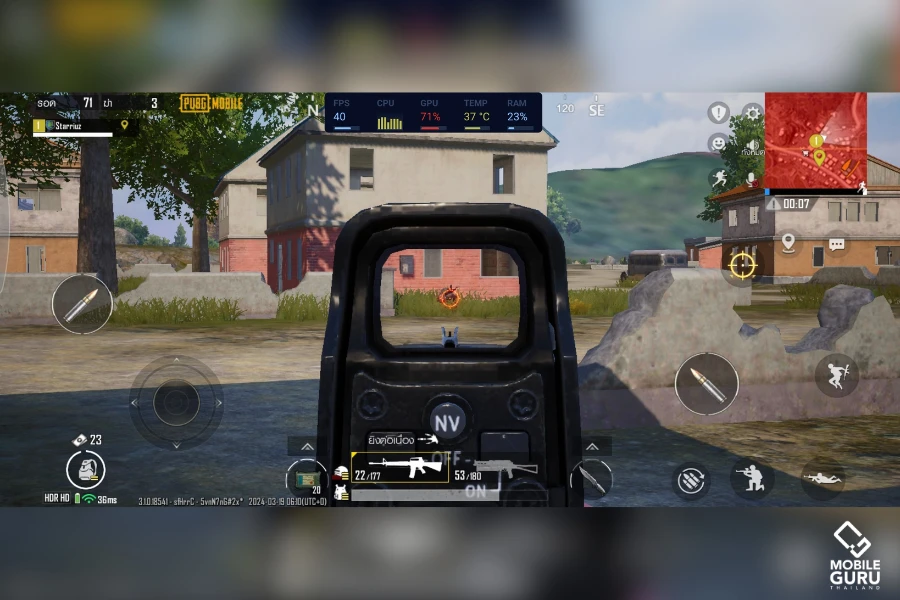Image resolution: width=900 pixels, height=600 pixels.
Task: Toggle the speaker voice channel icon
Action: click(752, 145)
